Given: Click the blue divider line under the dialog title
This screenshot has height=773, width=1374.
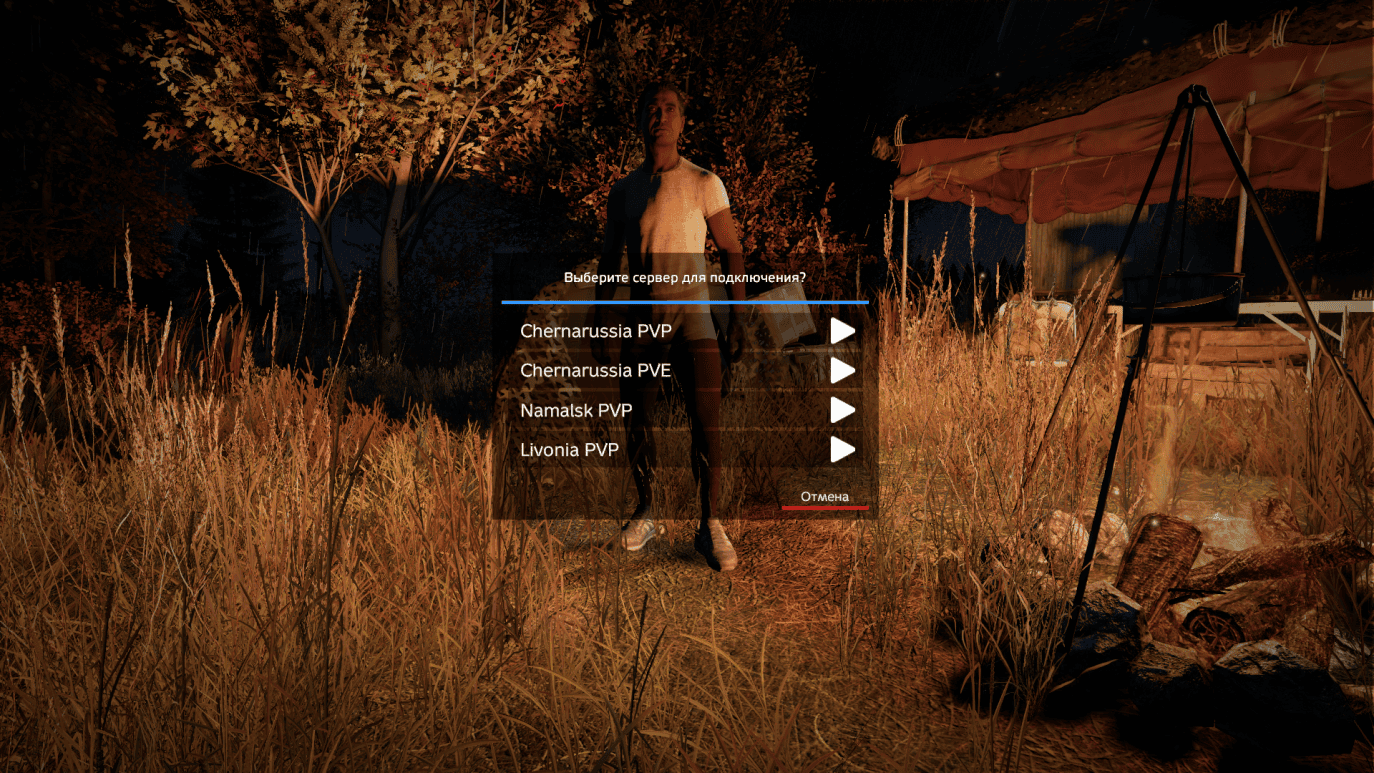Looking at the screenshot, I should (x=683, y=301).
